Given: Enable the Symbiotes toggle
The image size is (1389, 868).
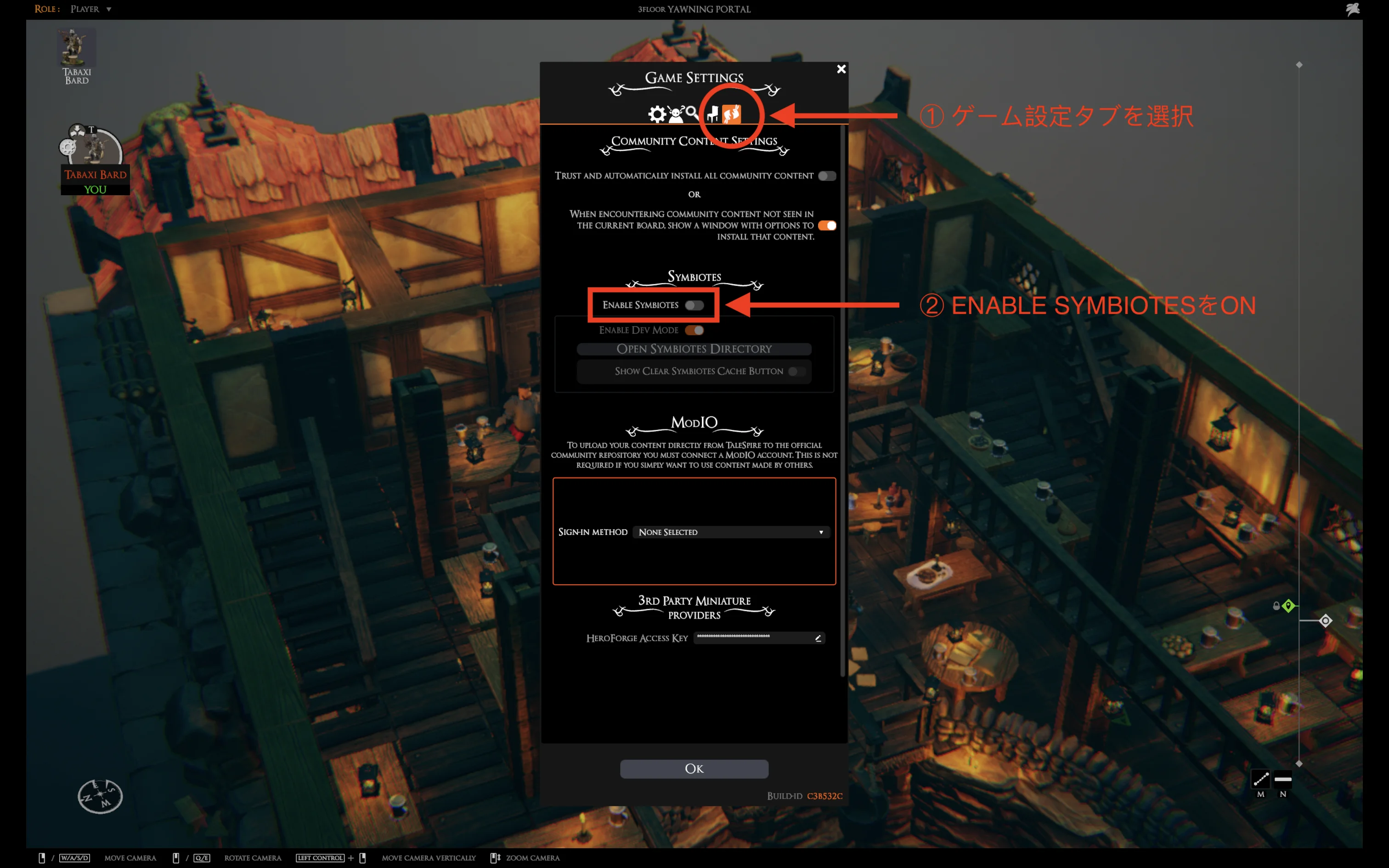Looking at the screenshot, I should 694,305.
